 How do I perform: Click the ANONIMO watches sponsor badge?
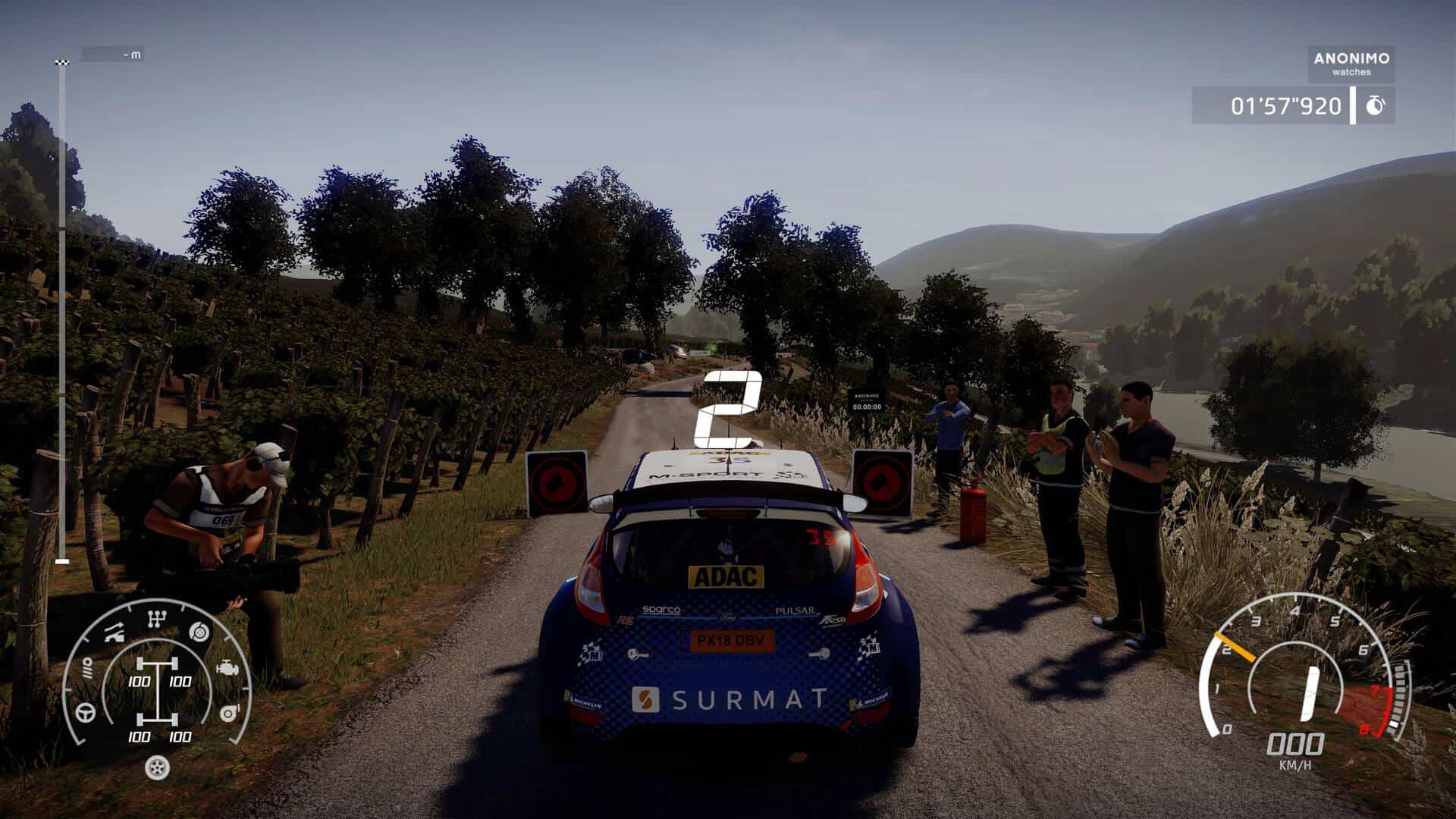tap(1351, 64)
